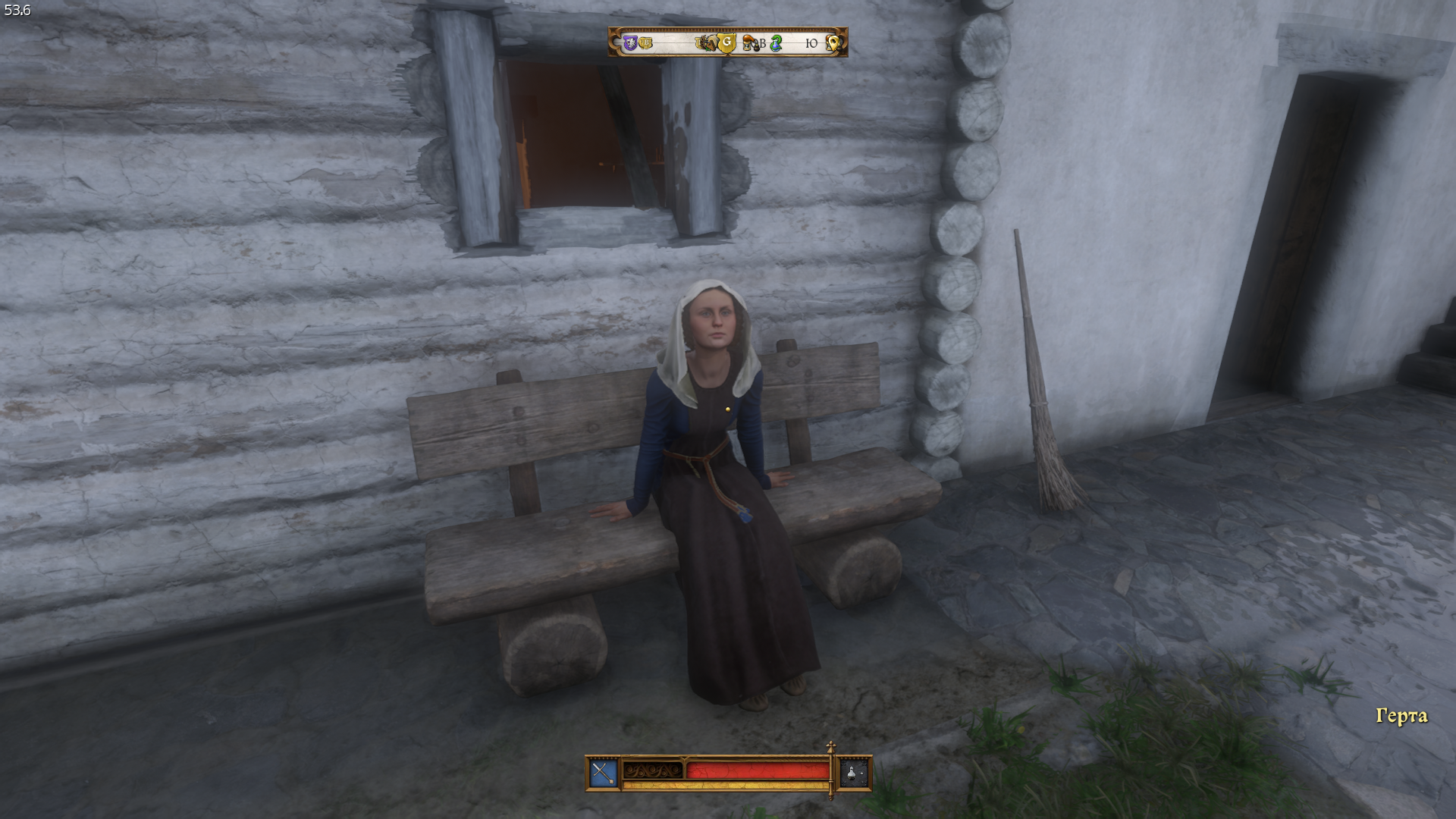This screenshot has width=1456, height=819.
Task: Select the golden map pin on compass
Action: (833, 43)
